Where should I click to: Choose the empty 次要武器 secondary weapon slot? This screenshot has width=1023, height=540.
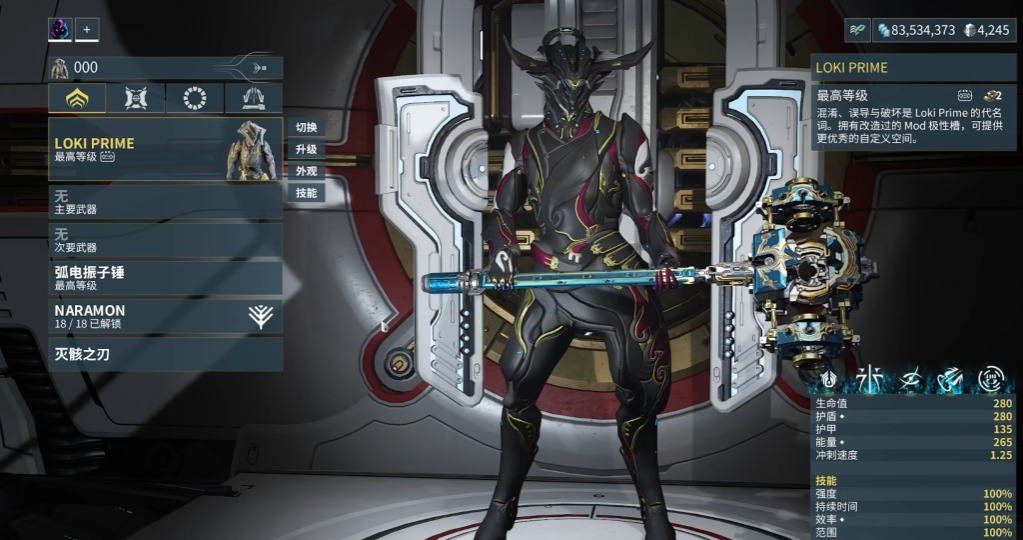pos(165,238)
